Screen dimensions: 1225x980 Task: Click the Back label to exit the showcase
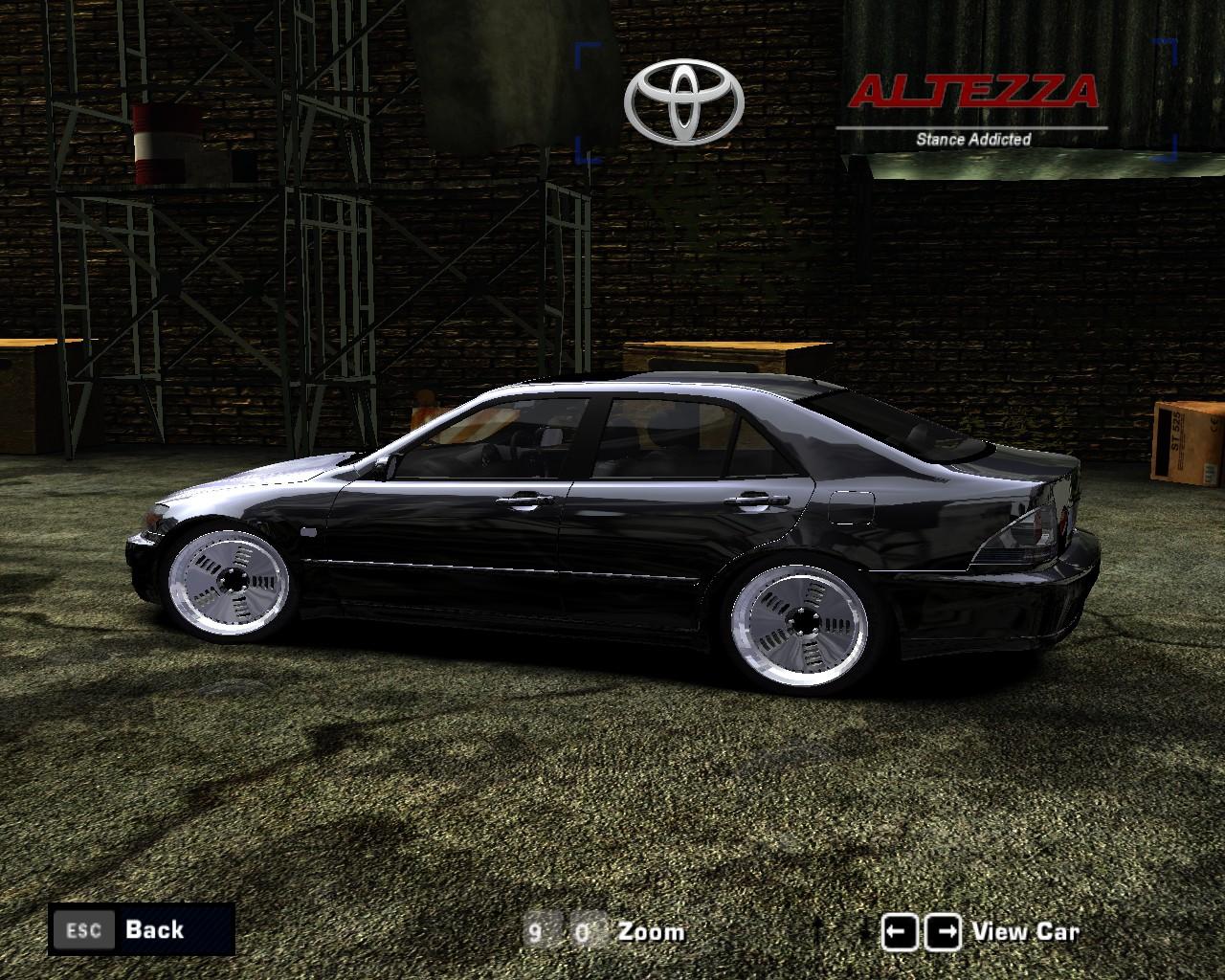tap(153, 929)
